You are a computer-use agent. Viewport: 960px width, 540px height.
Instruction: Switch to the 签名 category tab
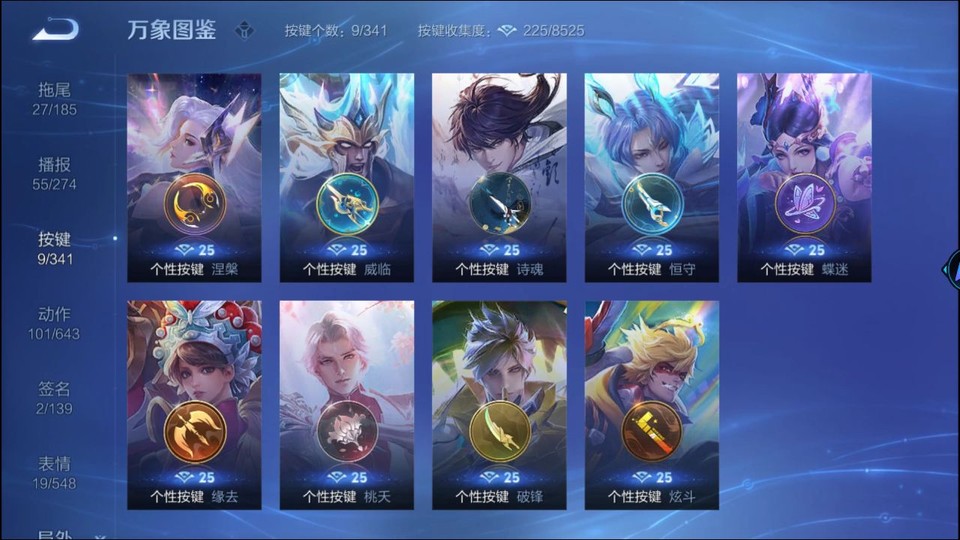[55, 398]
